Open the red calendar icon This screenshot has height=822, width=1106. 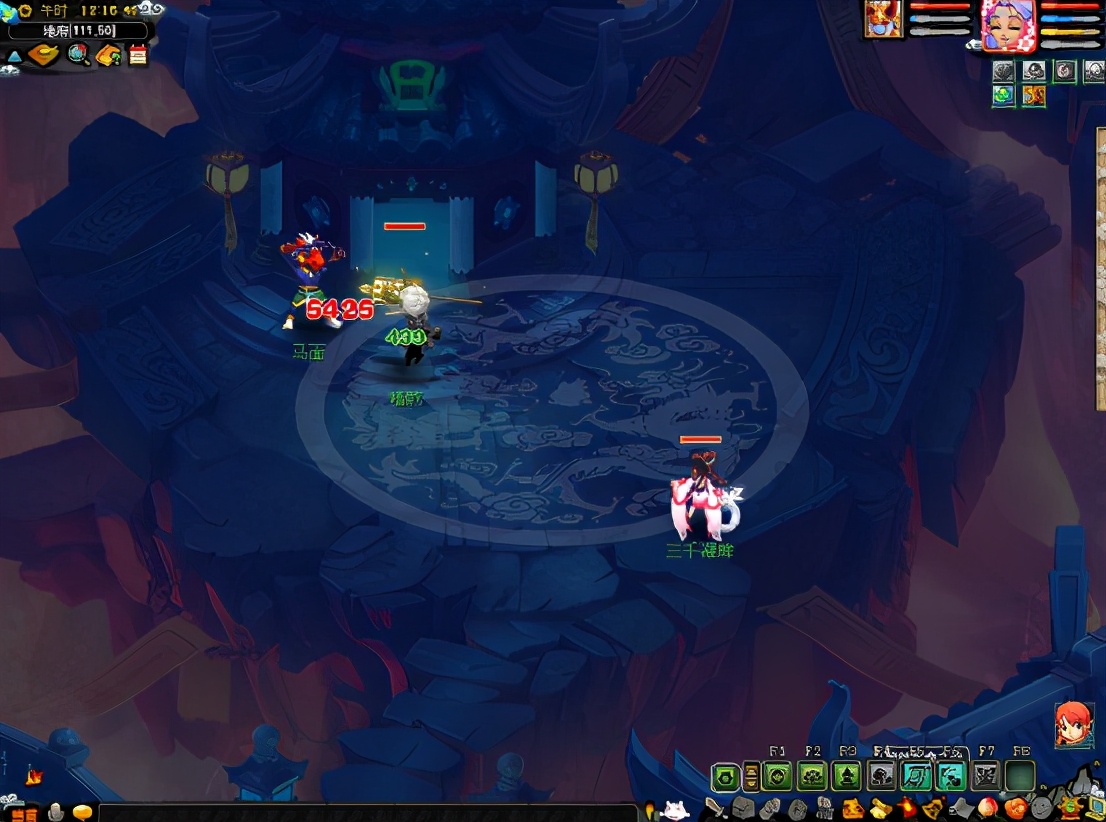pos(138,55)
